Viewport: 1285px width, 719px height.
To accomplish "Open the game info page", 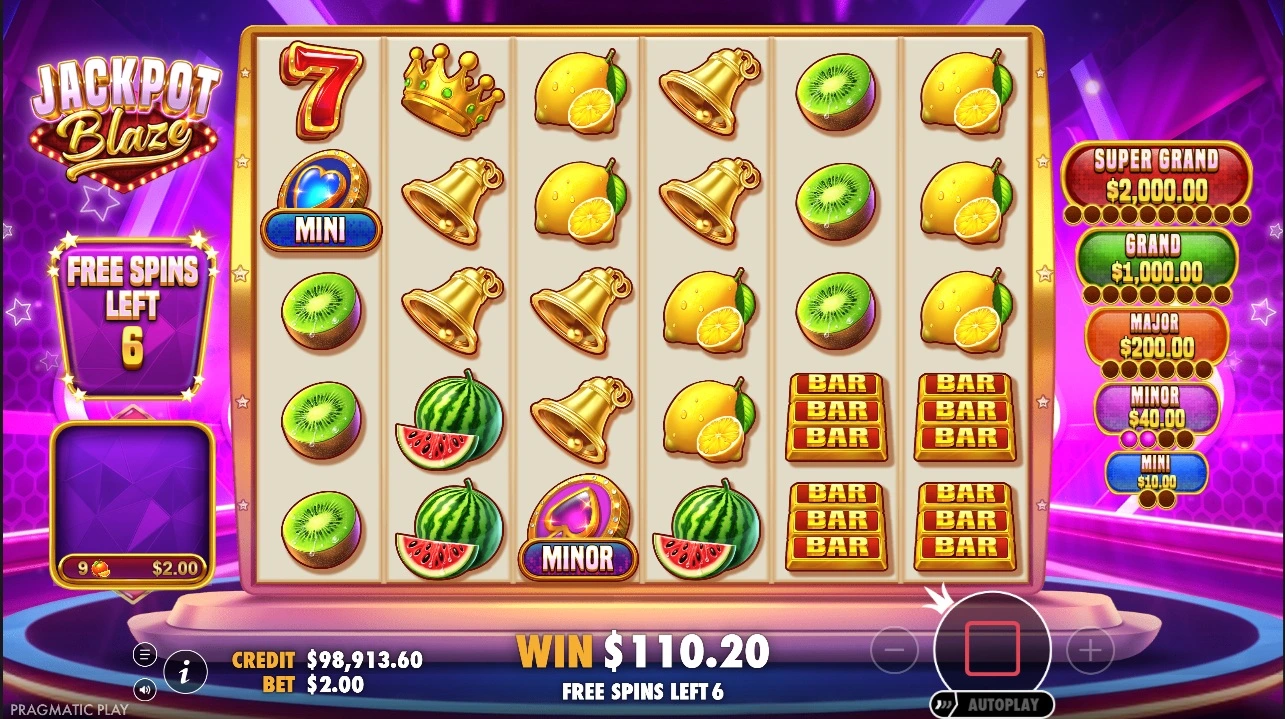I will click(x=185, y=672).
